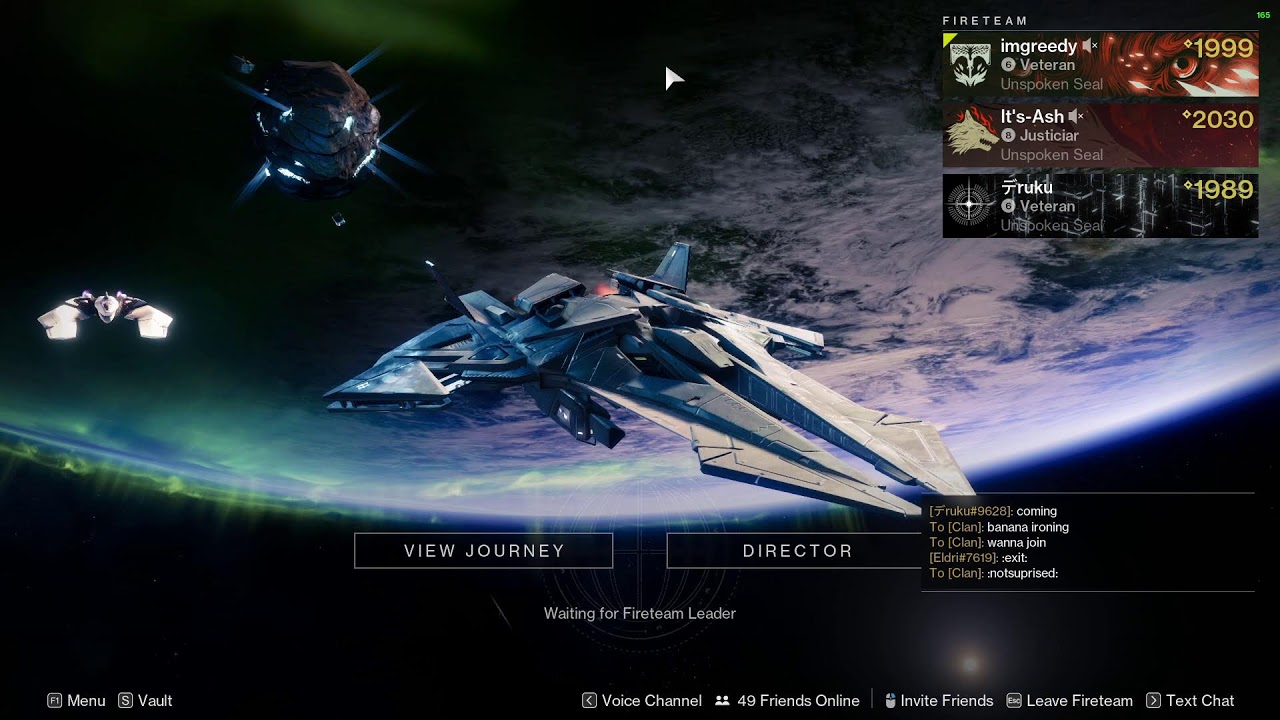Screen dimensions: 1280x720
Task: Select It's-Ash's fireteam card
Action: pyautogui.click(x=1100, y=135)
